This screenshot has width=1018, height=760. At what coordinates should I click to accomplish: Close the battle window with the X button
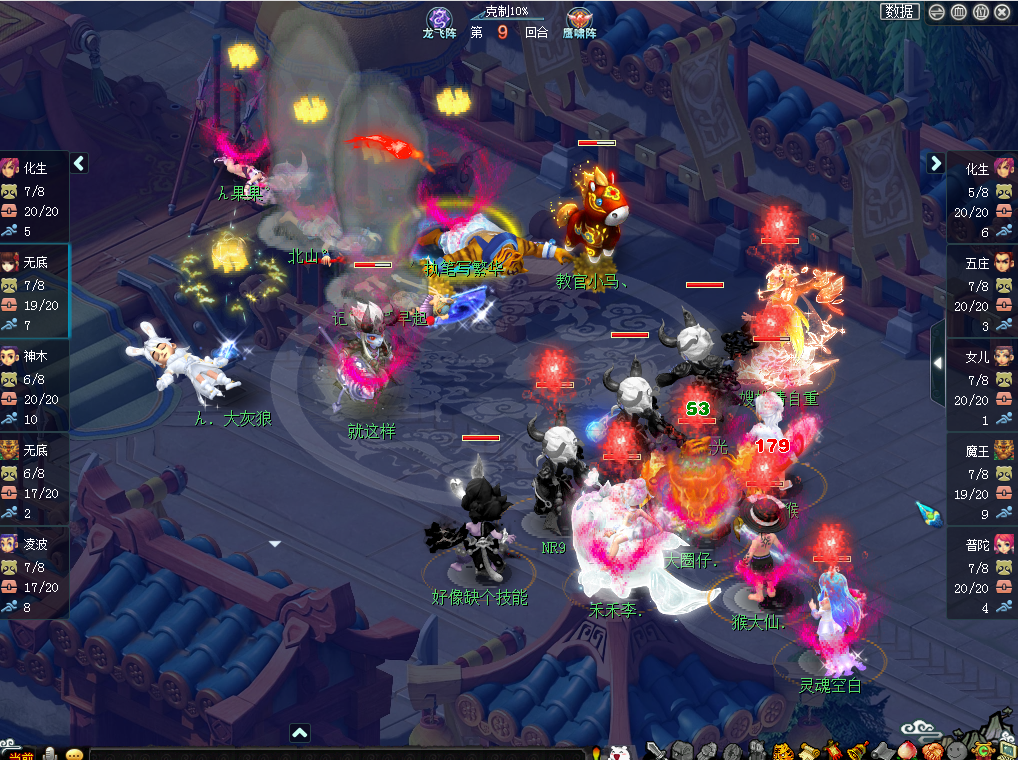click(1002, 12)
